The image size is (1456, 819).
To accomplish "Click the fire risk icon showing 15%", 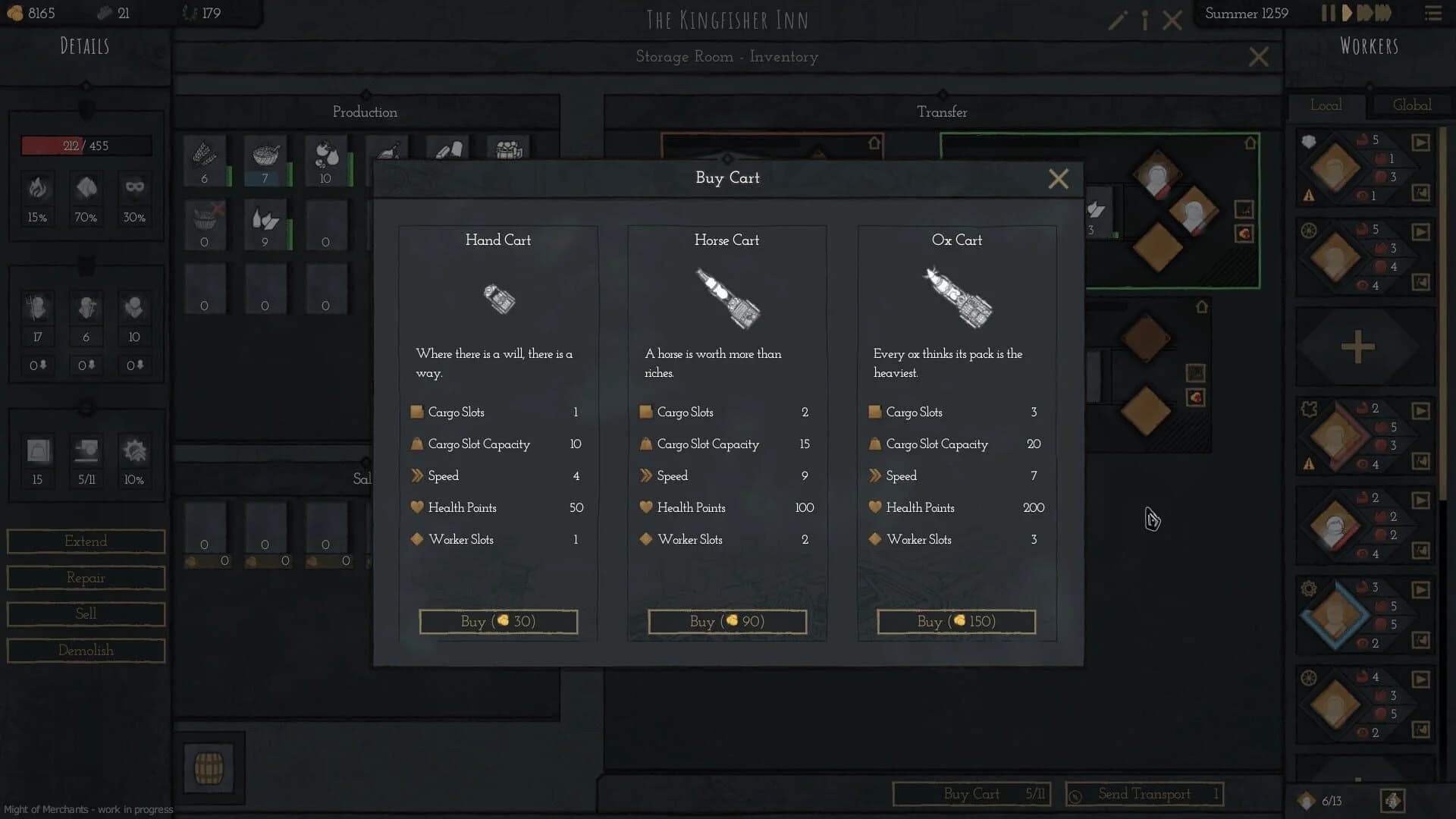I will pyautogui.click(x=37, y=195).
